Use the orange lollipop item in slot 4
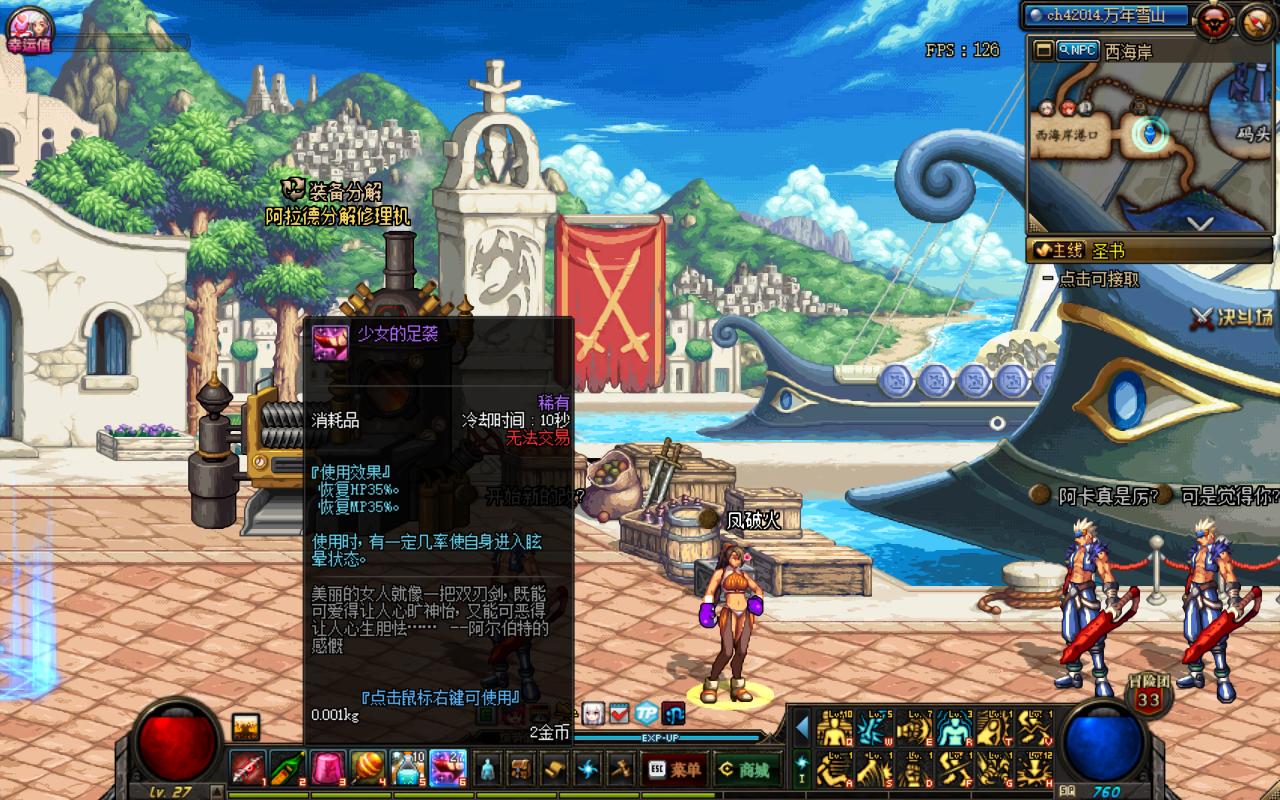Image resolution: width=1280 pixels, height=800 pixels. 367,768
